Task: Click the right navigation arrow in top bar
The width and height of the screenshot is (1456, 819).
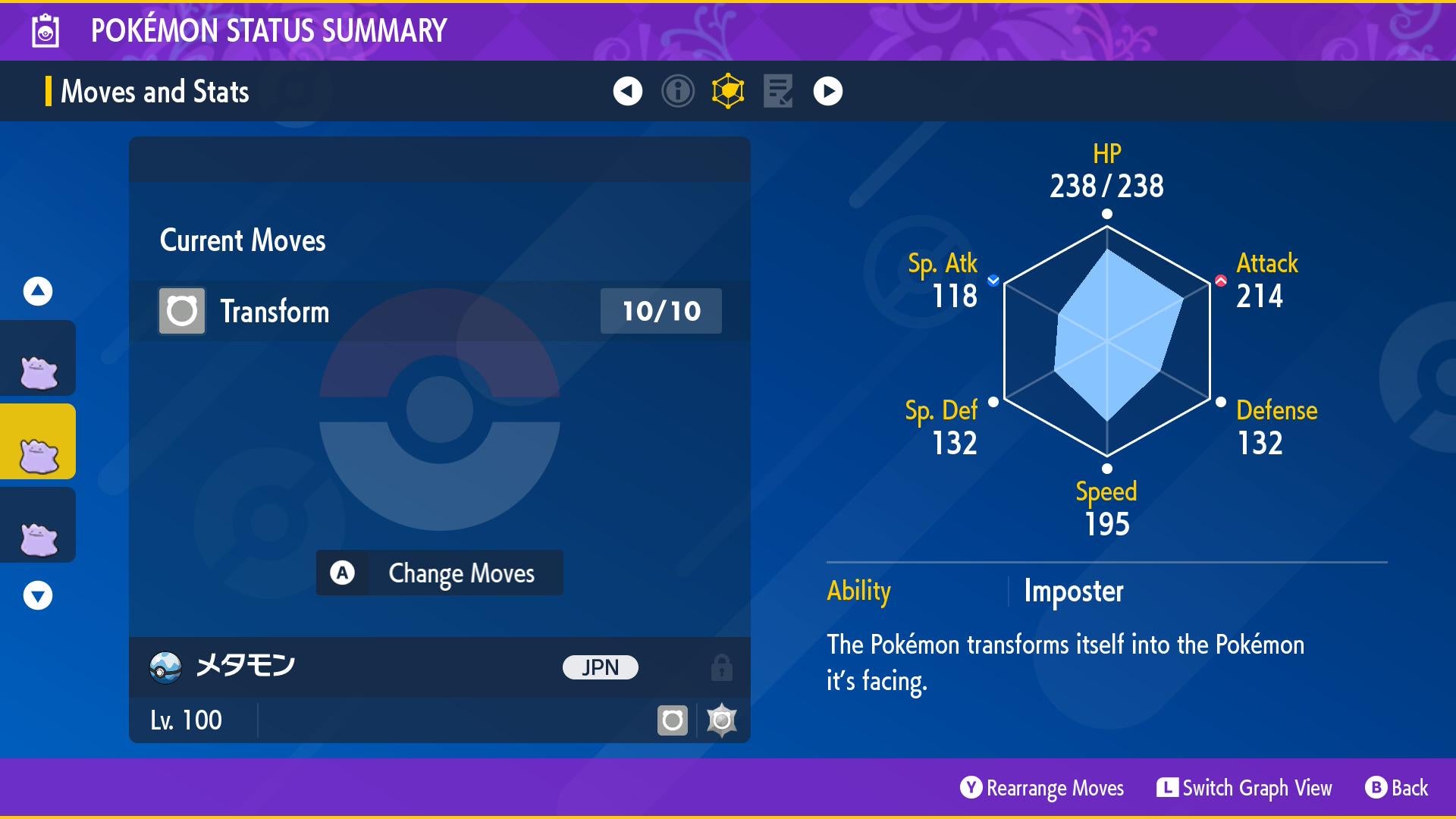Action: pos(828,91)
